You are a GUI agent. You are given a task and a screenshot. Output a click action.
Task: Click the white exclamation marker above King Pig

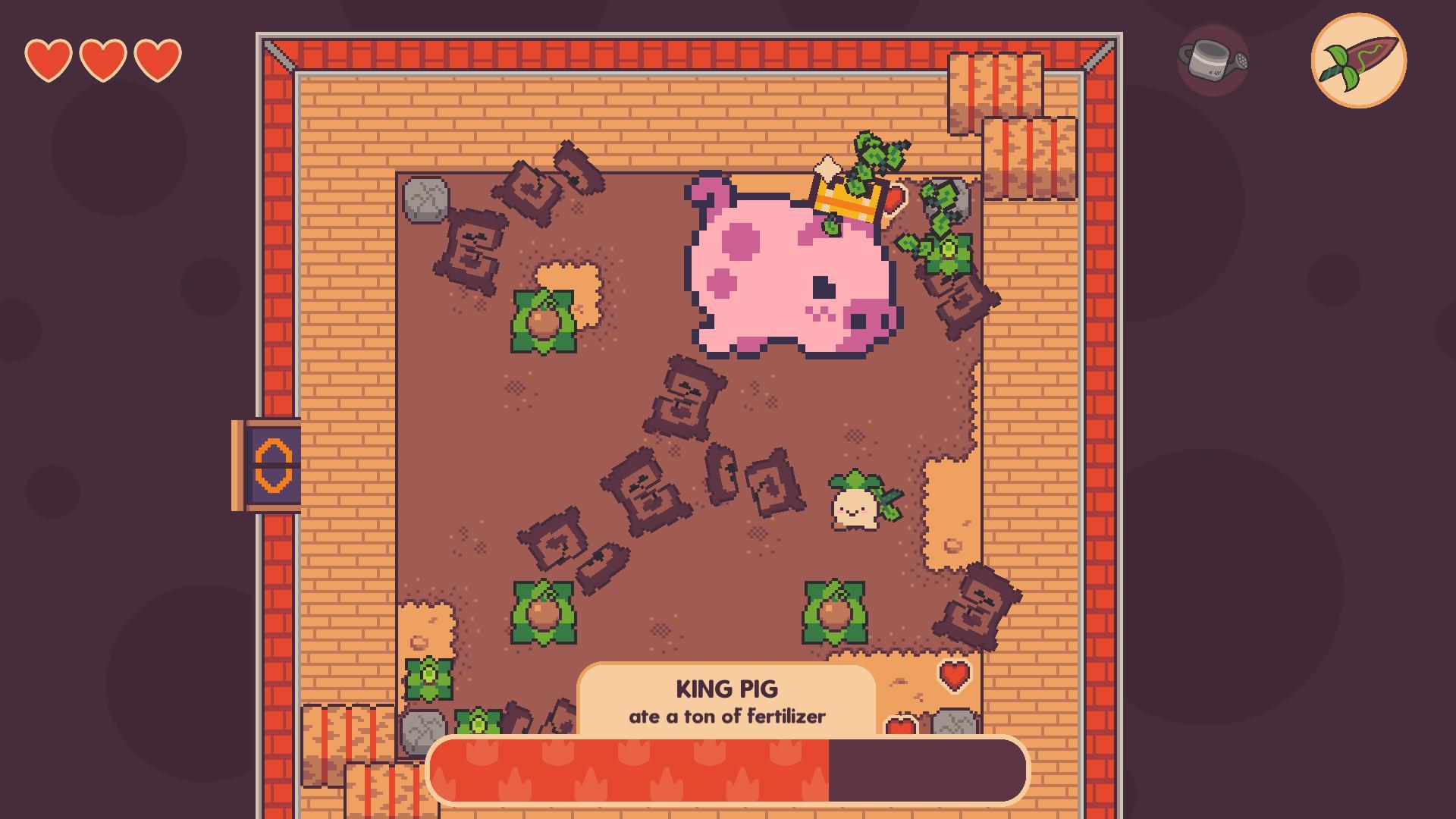point(827,167)
